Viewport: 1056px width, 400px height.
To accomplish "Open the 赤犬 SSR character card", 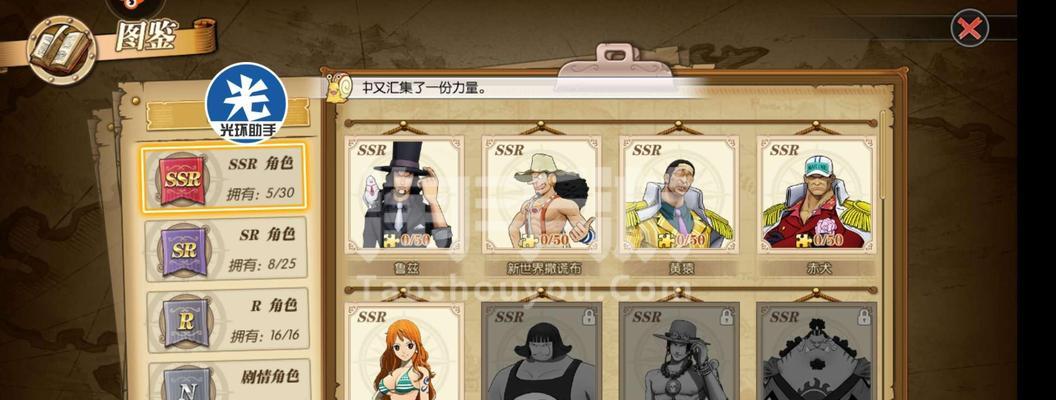I will click(816, 195).
